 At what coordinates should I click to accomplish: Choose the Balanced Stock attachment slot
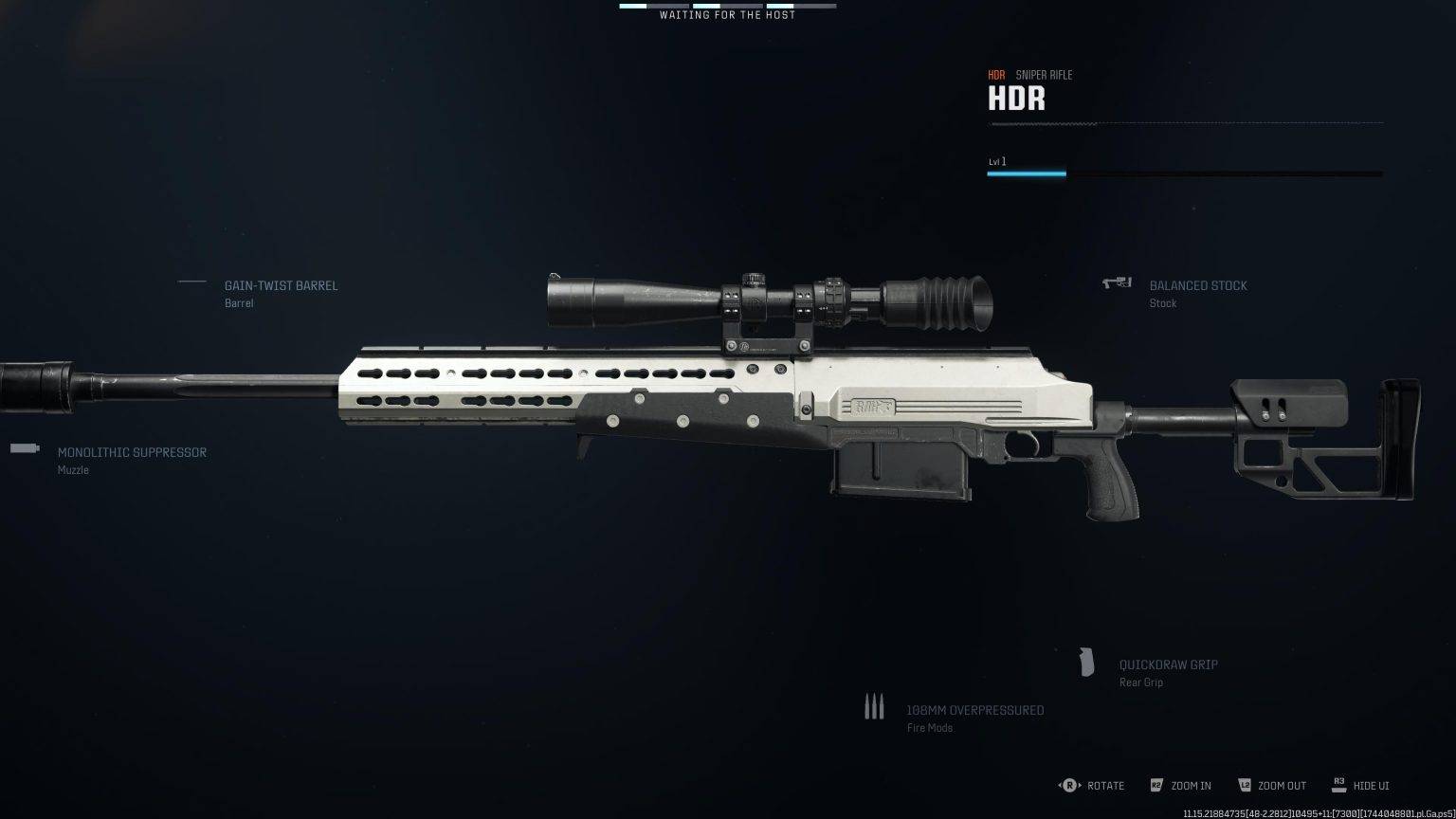click(x=1198, y=286)
